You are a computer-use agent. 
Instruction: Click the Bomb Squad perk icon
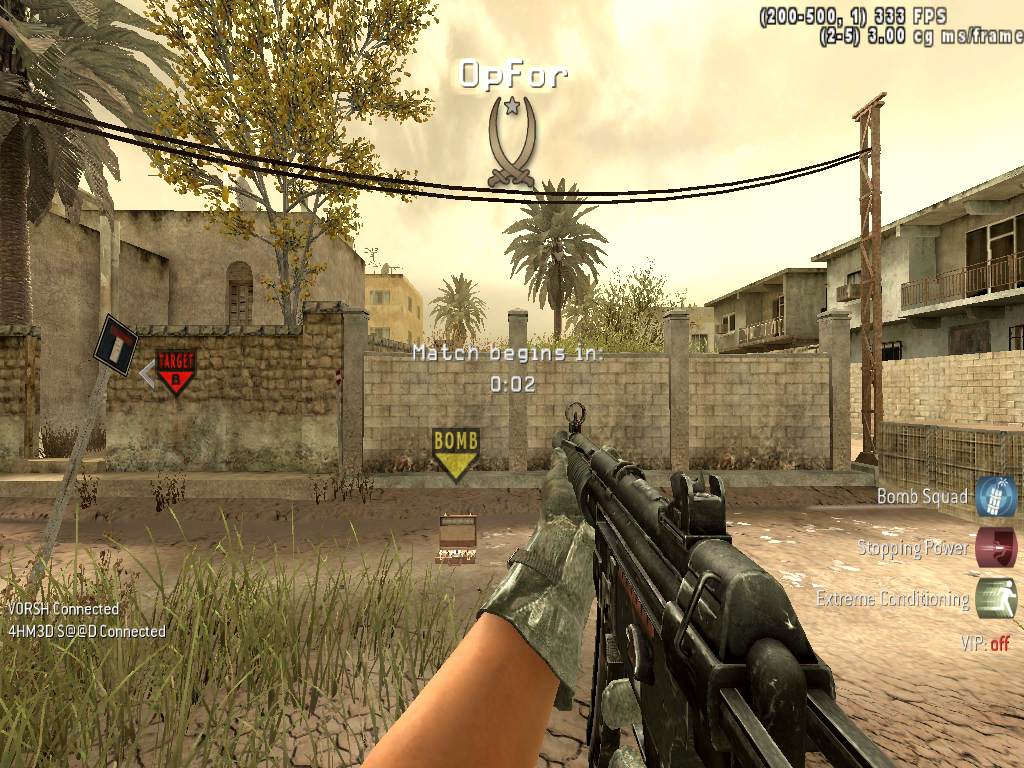(x=995, y=496)
